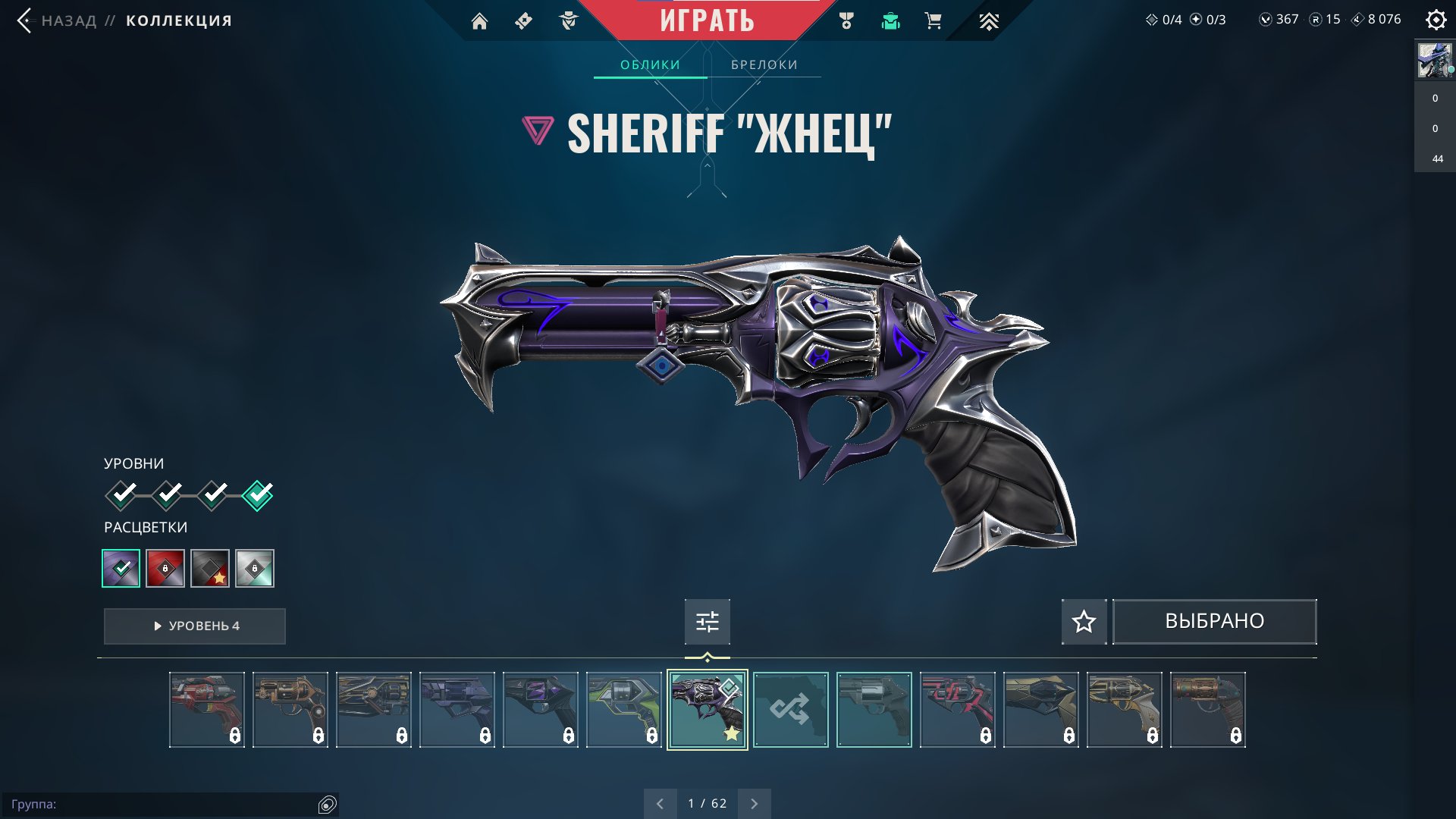Select the Облики tab
Screen dimensions: 1456x819
pyautogui.click(x=650, y=64)
